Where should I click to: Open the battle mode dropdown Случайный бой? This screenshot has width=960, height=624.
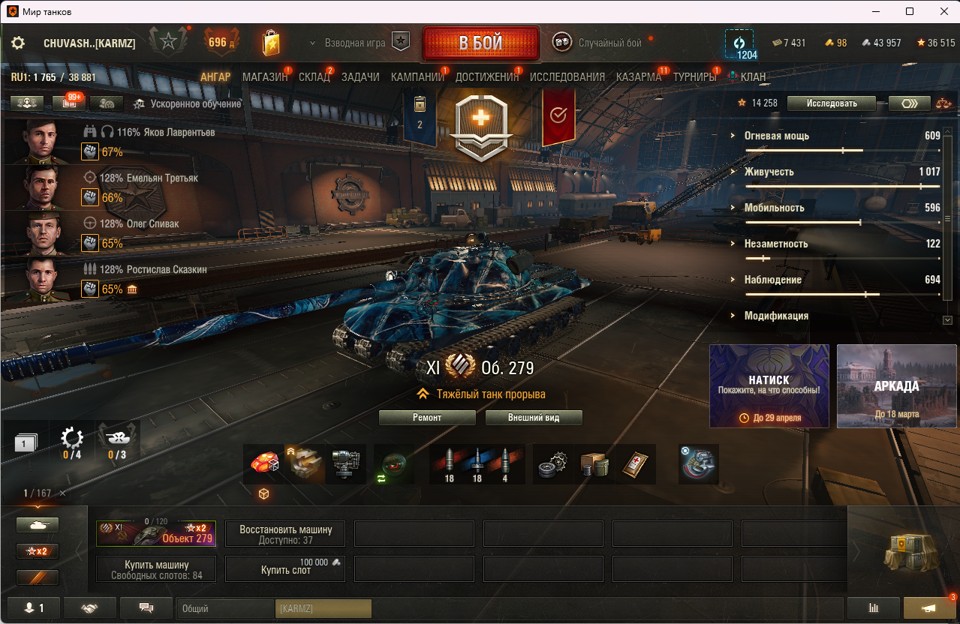point(609,44)
